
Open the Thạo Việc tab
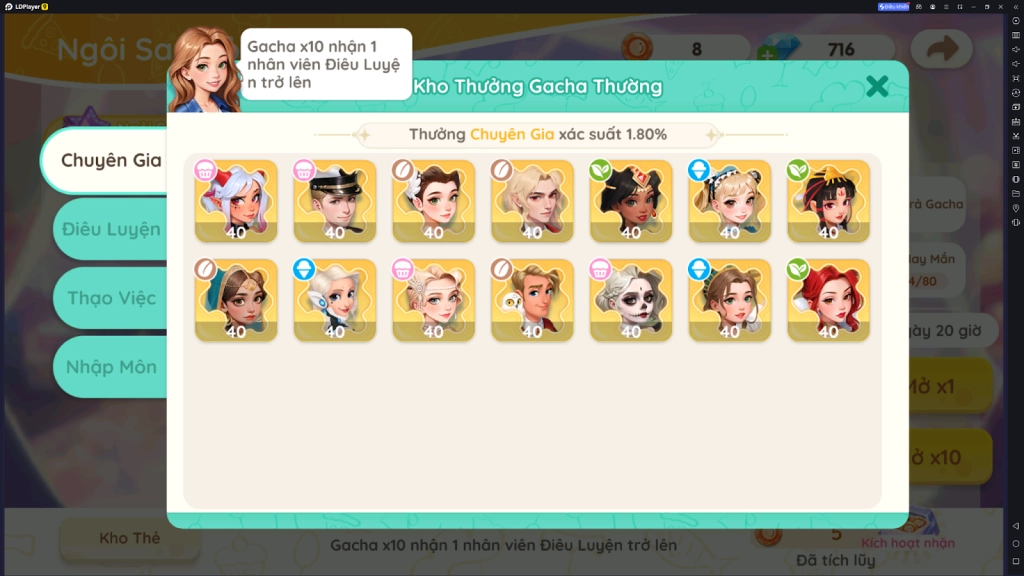point(111,298)
